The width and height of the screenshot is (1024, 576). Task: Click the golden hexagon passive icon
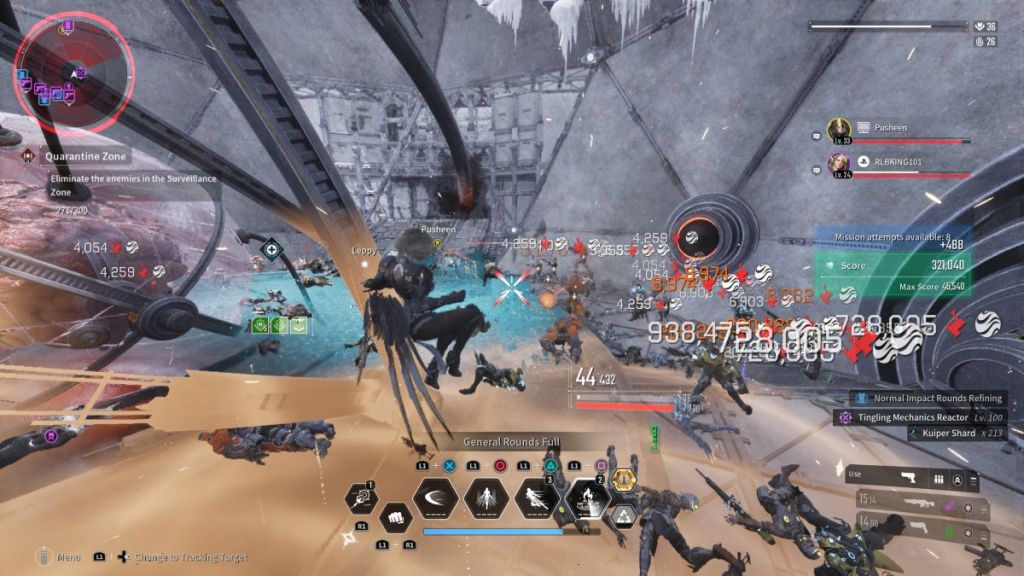pos(624,481)
